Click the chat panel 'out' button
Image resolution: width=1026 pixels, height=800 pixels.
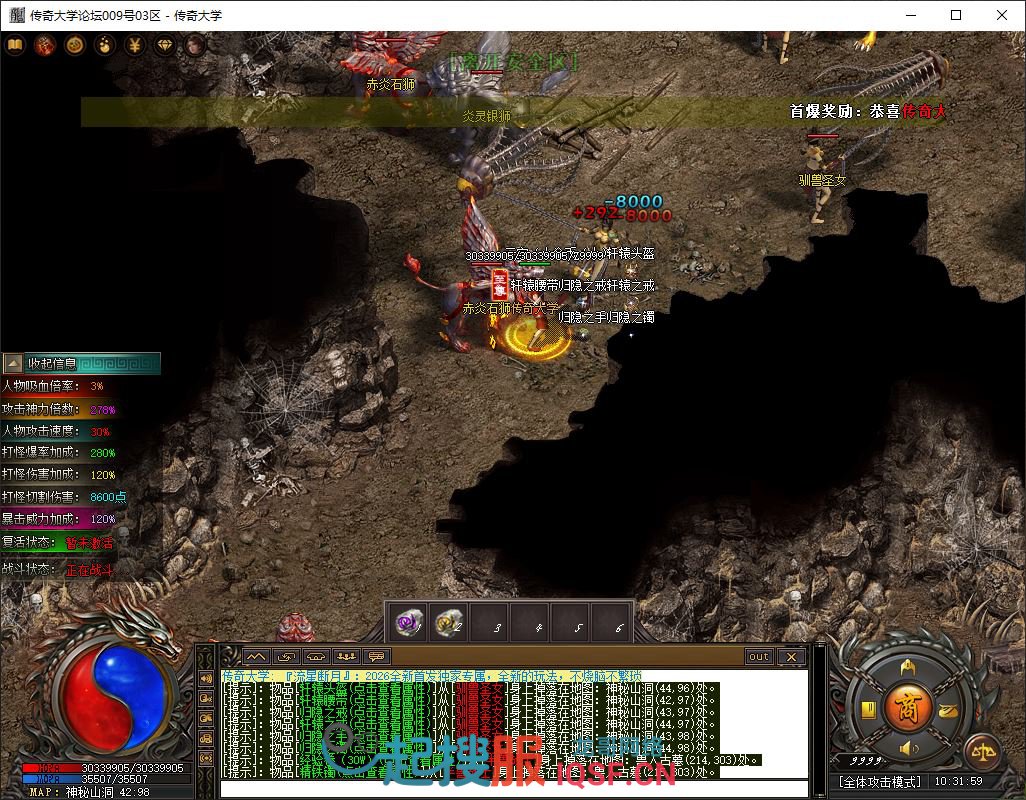(x=759, y=657)
